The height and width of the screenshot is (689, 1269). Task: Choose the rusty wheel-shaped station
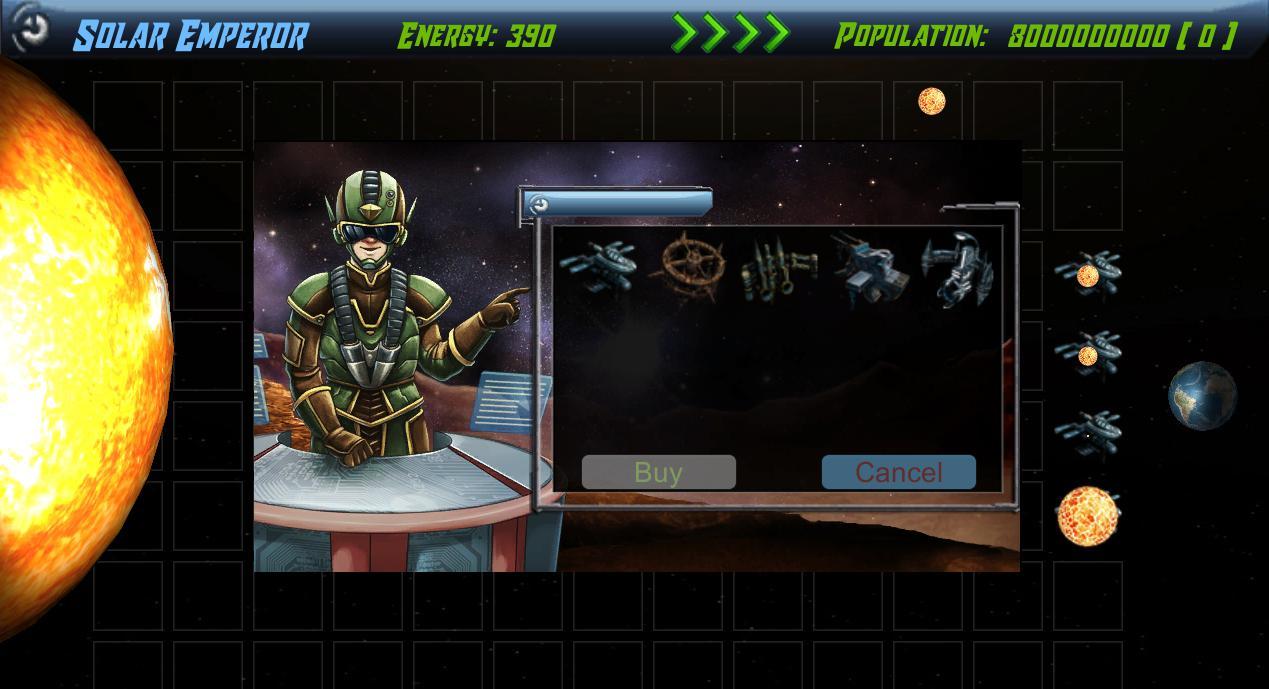(688, 265)
